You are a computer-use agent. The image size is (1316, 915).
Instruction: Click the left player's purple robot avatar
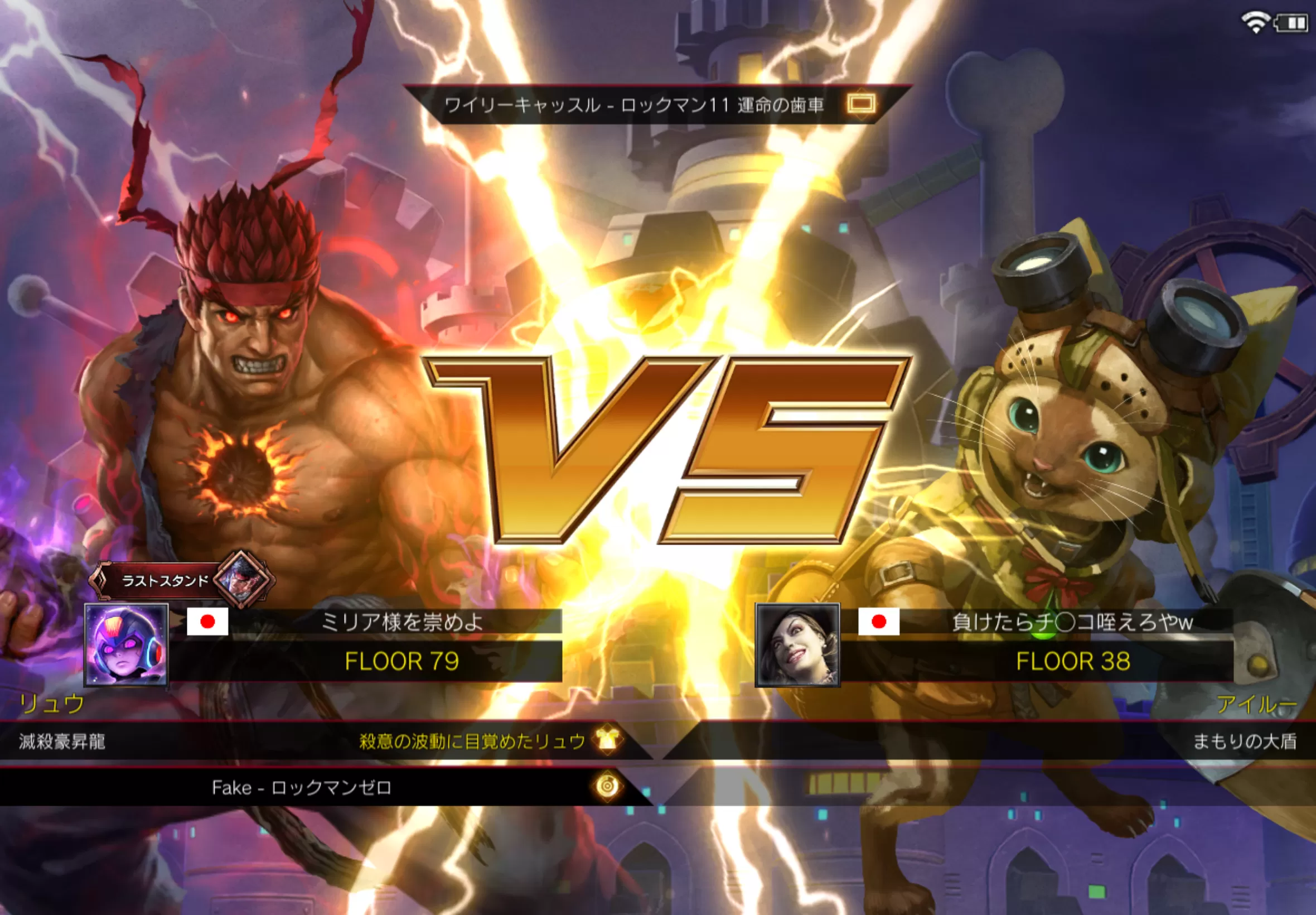point(126,645)
